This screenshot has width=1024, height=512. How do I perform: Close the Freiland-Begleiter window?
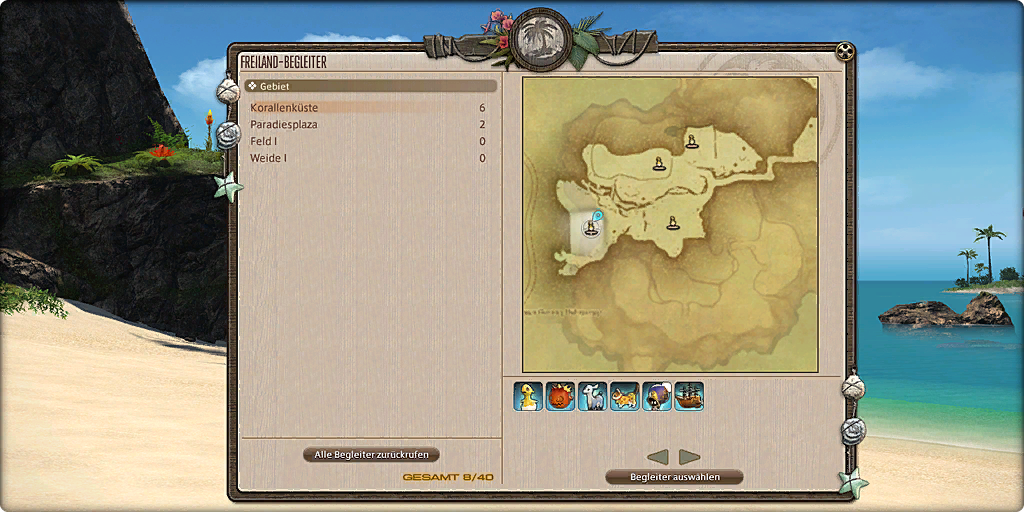pos(845,51)
